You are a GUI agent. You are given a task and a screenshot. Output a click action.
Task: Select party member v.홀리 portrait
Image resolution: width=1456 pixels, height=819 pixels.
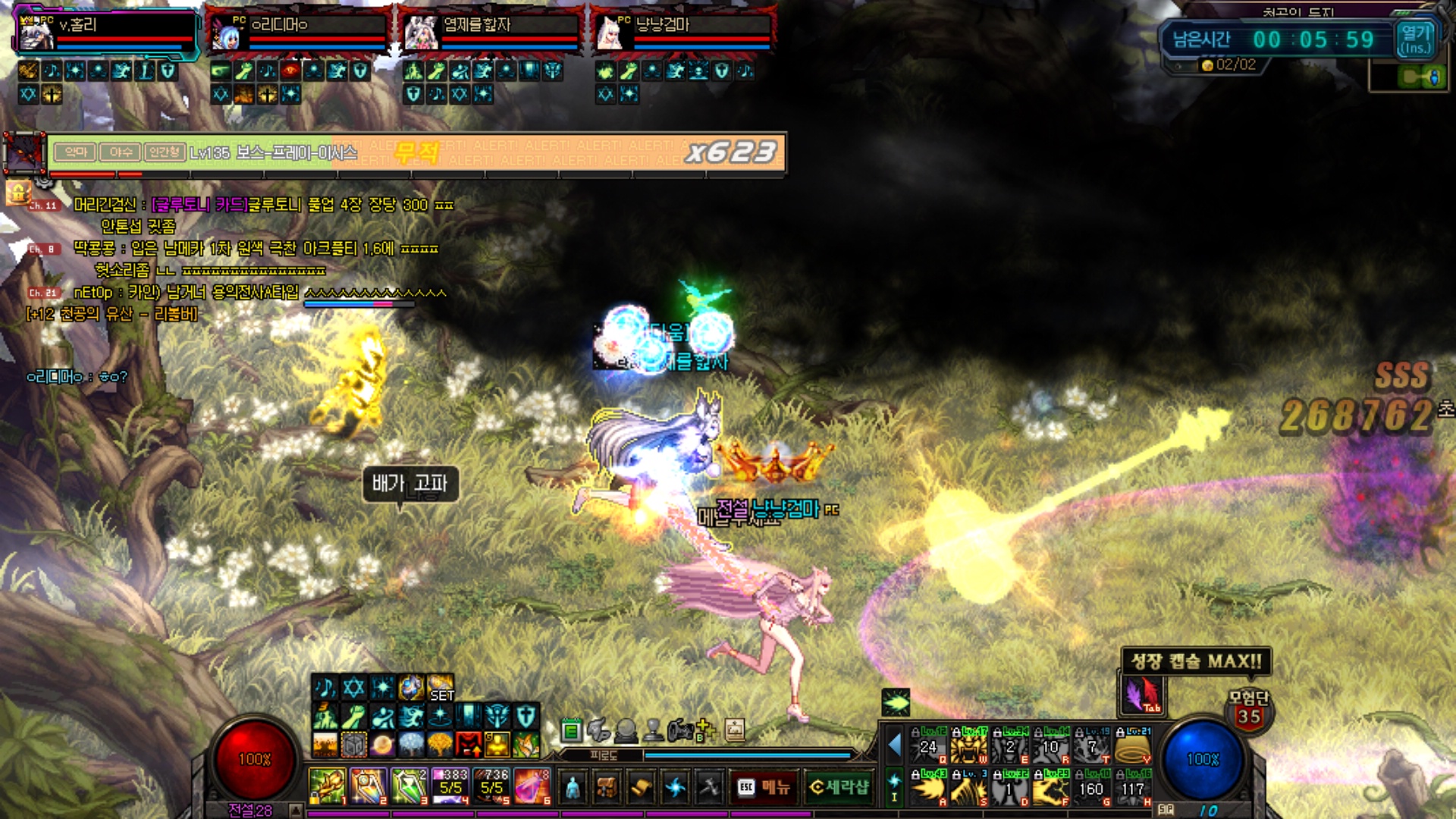pos(36,33)
